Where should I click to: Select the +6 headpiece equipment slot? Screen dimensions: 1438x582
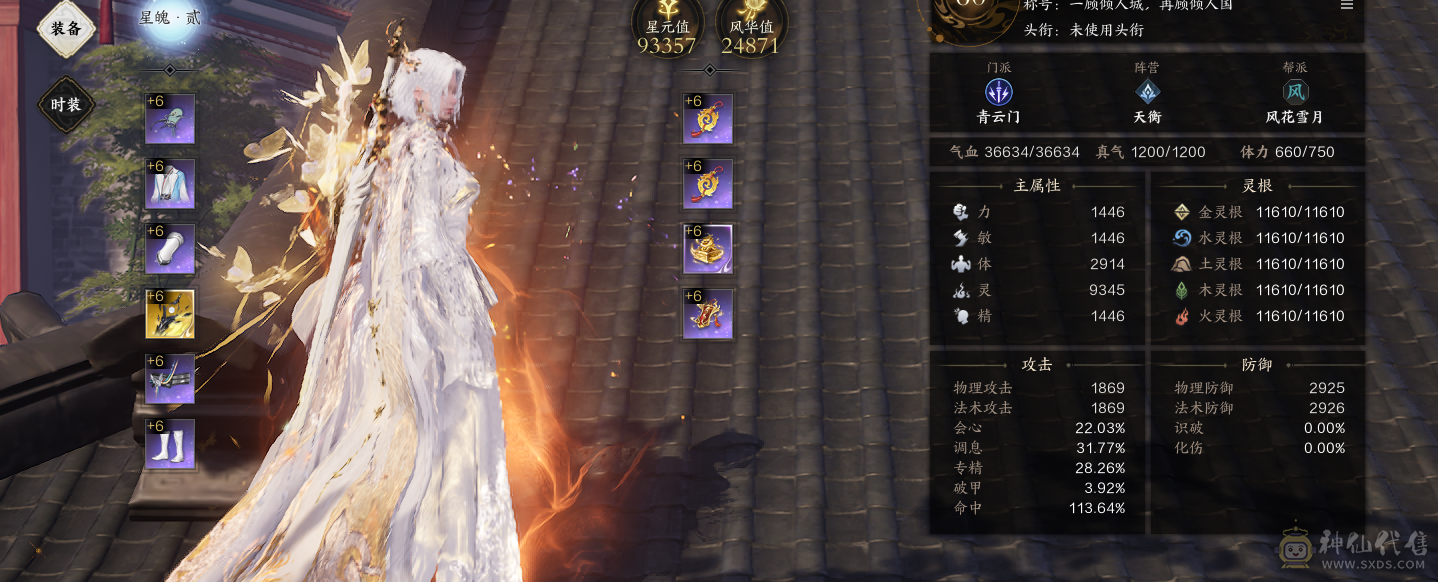click(170, 119)
